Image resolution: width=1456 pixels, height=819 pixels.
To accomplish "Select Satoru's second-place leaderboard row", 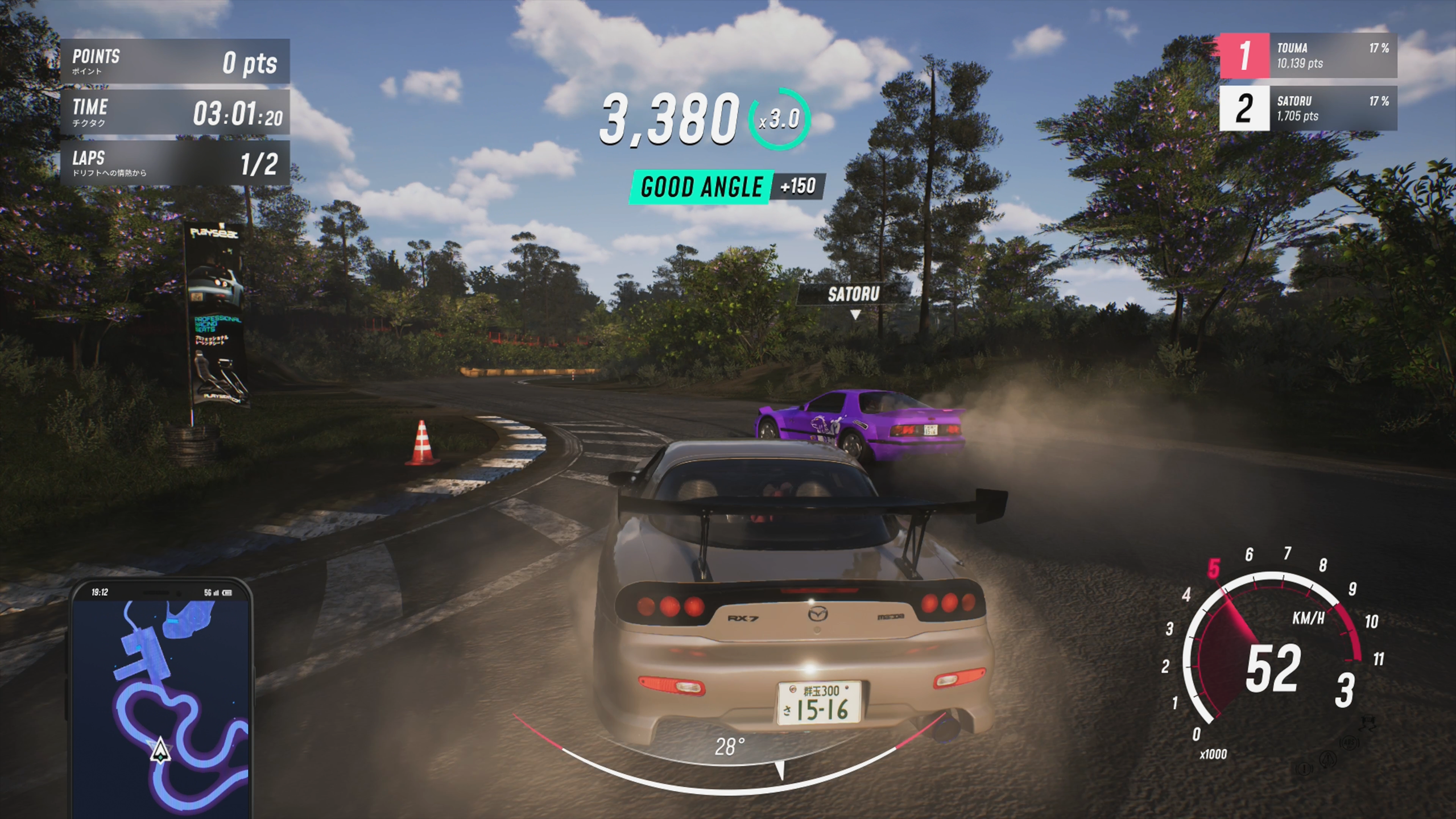I will tap(1308, 109).
